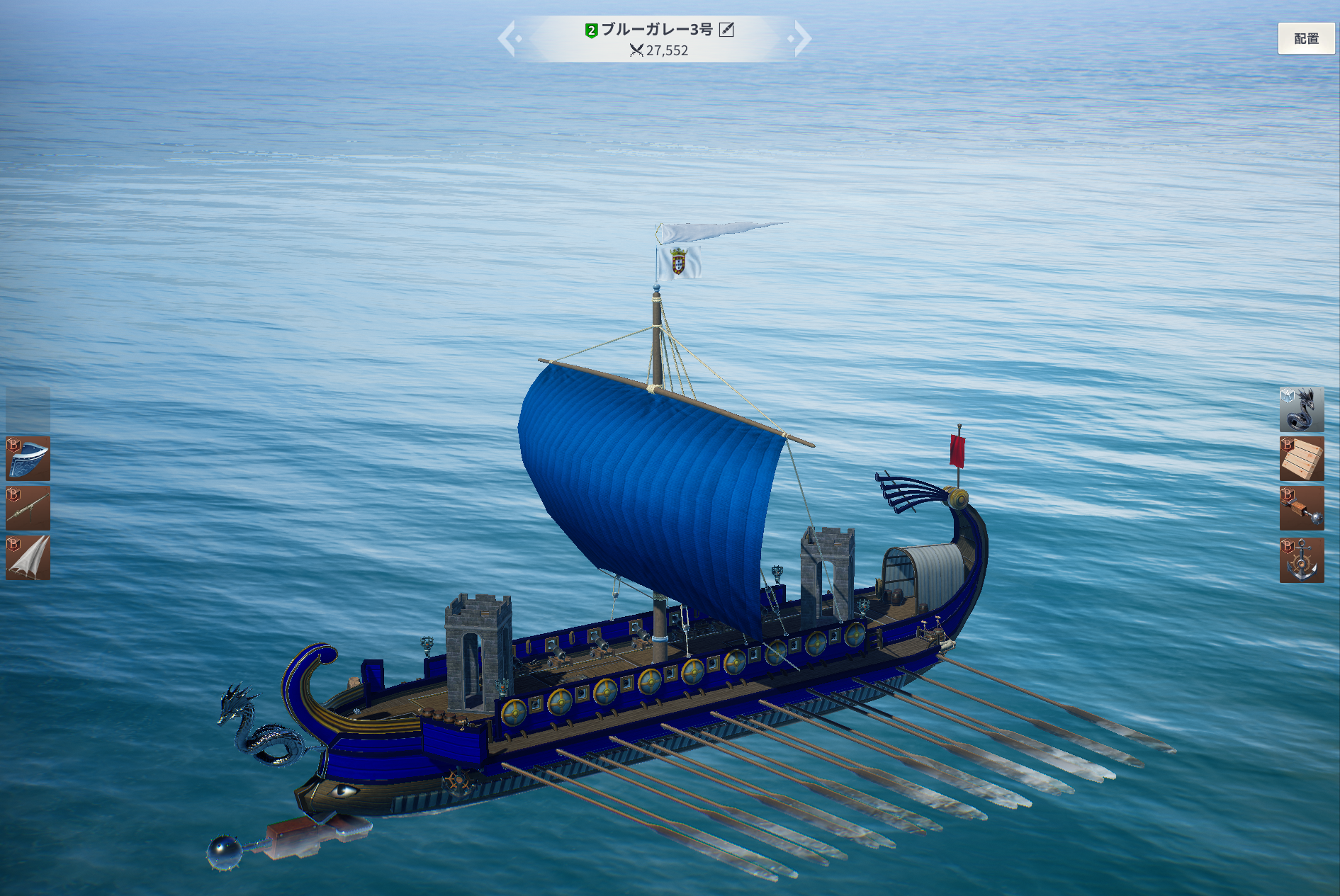
Task: Open the anchor and wheel equipment slot
Action: click(1301, 560)
